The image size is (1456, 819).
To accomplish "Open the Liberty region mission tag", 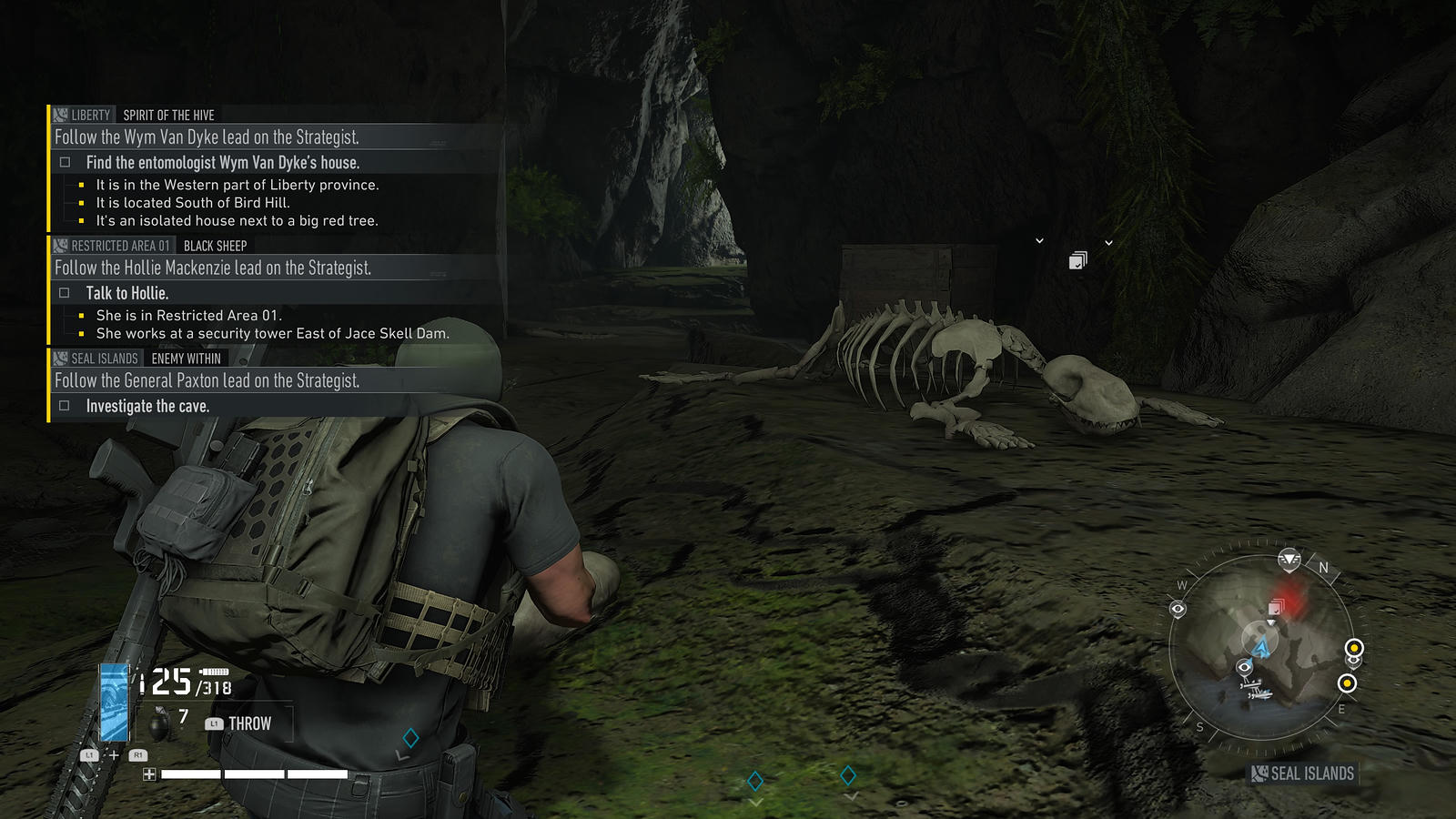I will (x=82, y=116).
